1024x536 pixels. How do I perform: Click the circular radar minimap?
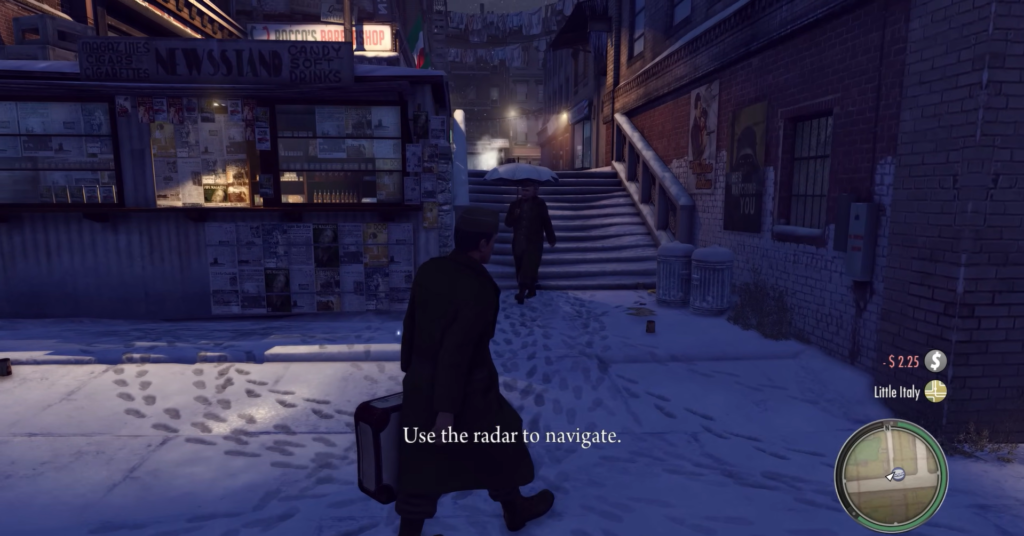coord(891,474)
